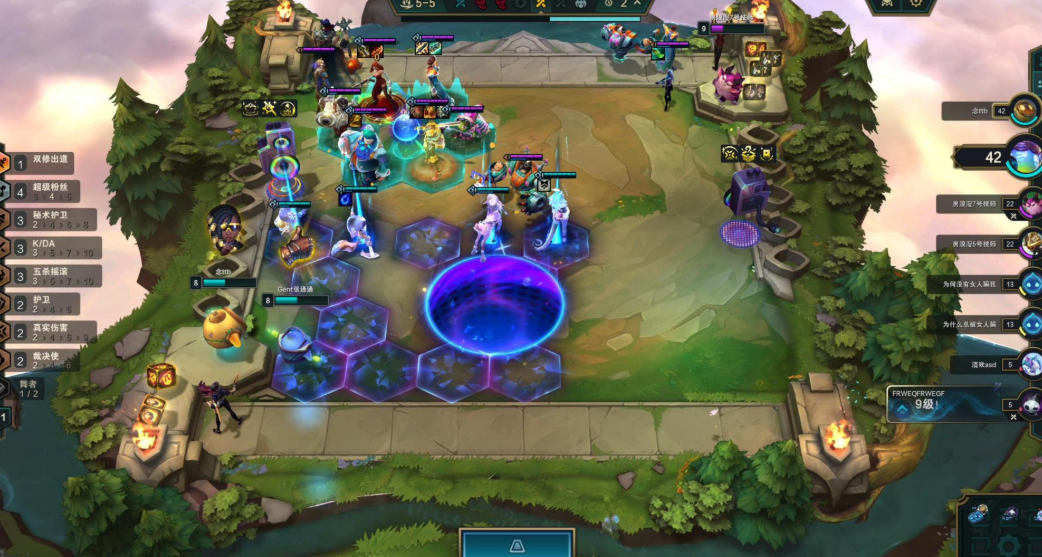The image size is (1042, 557).
Task: Select the 超级粉丝 trait entry
Action: [50, 190]
